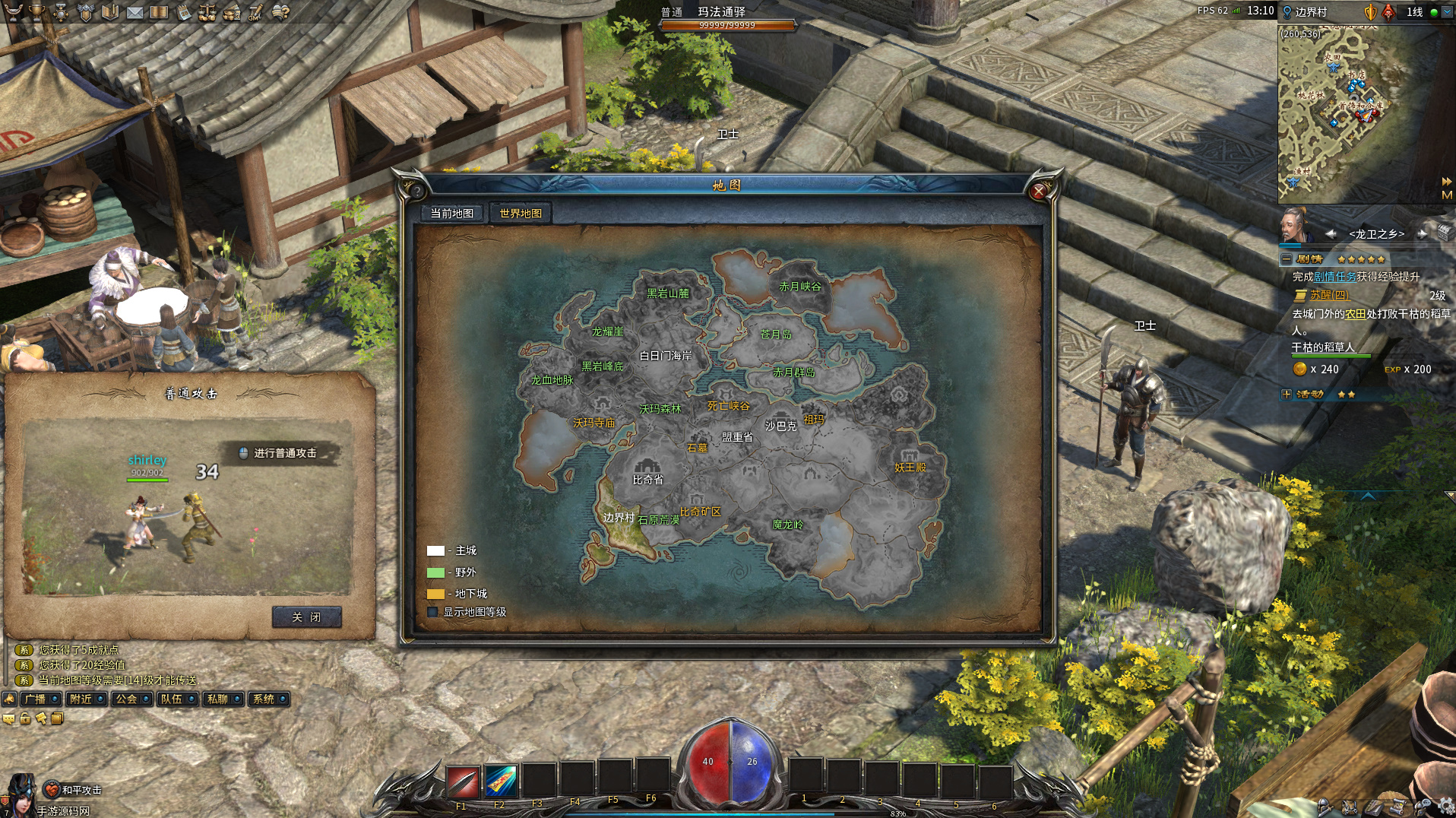This screenshot has width=1456, height=818.
Task: Toggle the 显示地图等级 checkbox
Action: (x=433, y=612)
